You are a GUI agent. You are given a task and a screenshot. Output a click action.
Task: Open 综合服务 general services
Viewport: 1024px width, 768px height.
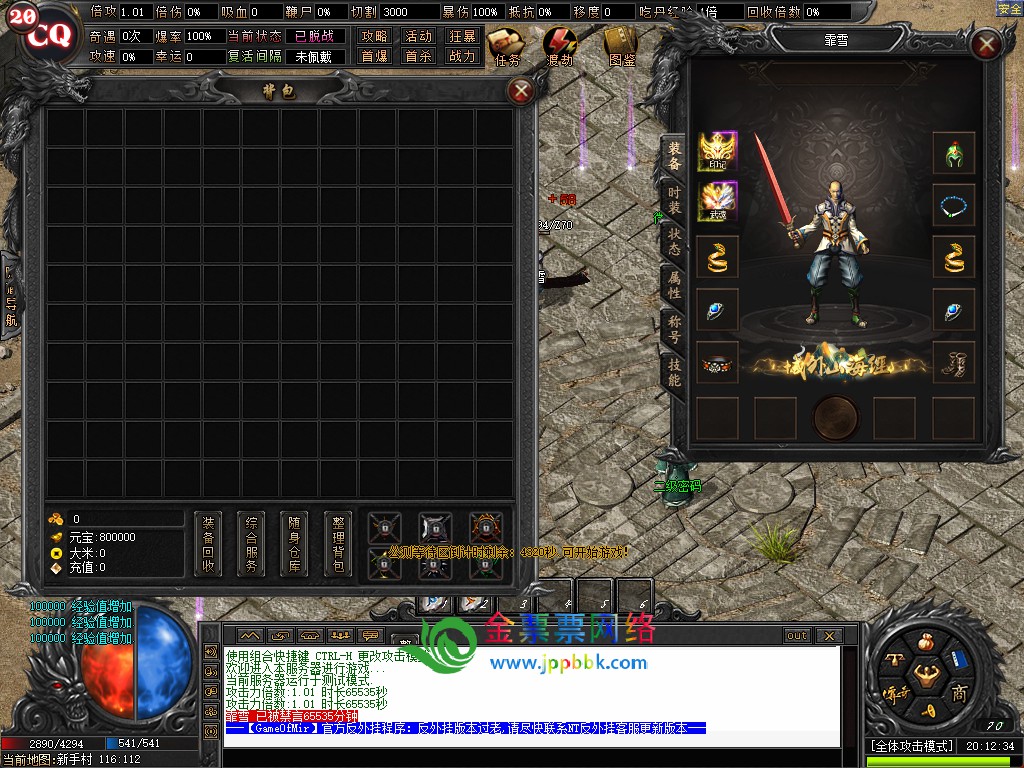[x=251, y=544]
